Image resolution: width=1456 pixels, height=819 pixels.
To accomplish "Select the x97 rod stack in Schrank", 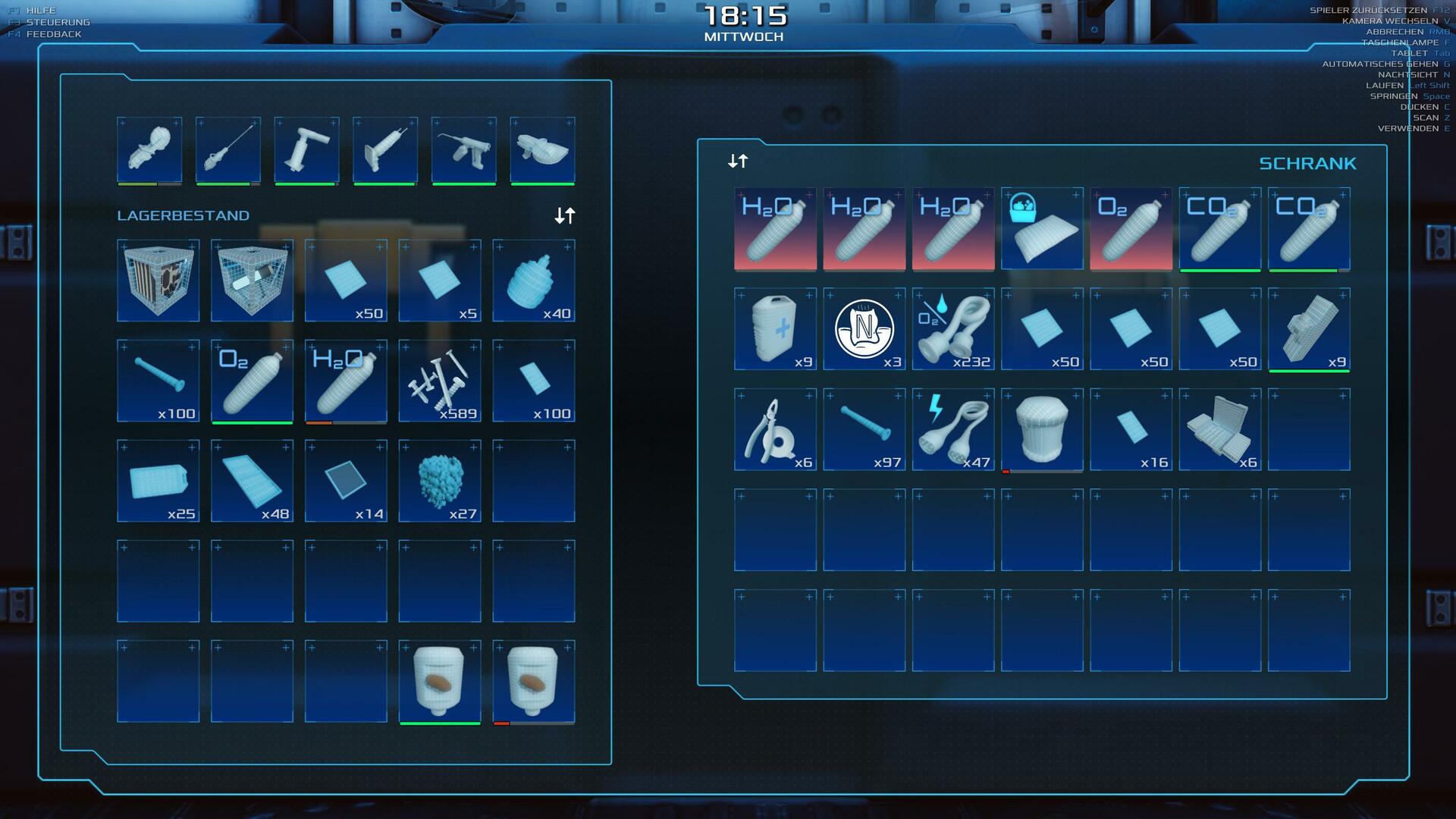I will point(864,429).
